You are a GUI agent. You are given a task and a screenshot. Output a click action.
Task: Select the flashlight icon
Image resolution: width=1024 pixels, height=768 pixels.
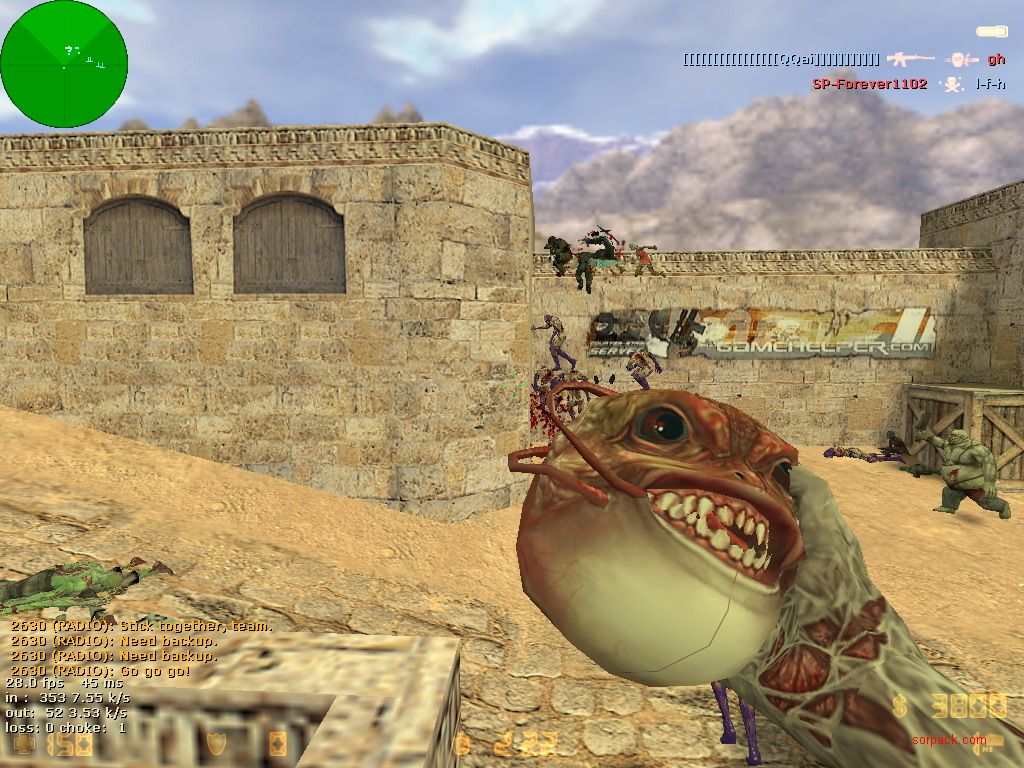pyautogui.click(x=991, y=33)
